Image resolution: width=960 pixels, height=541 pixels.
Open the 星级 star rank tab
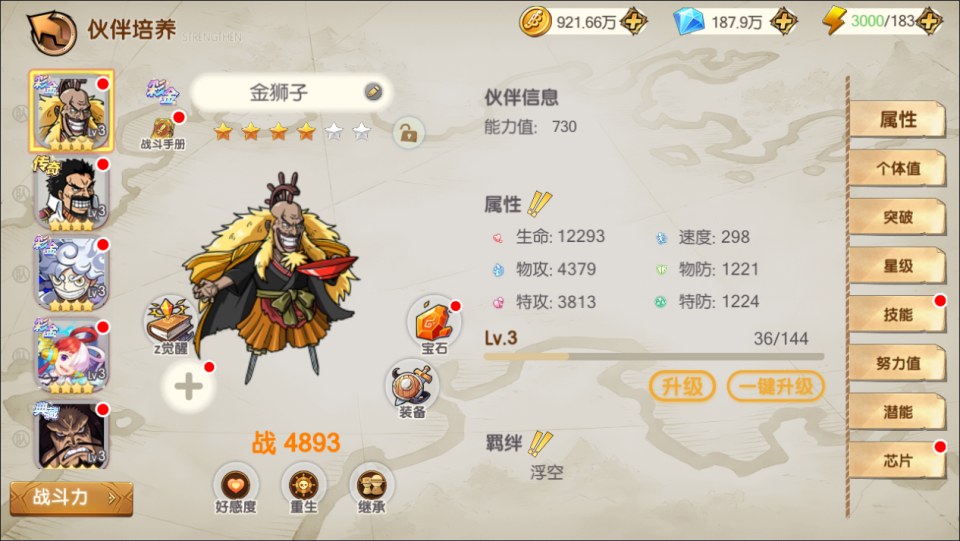[x=897, y=266]
